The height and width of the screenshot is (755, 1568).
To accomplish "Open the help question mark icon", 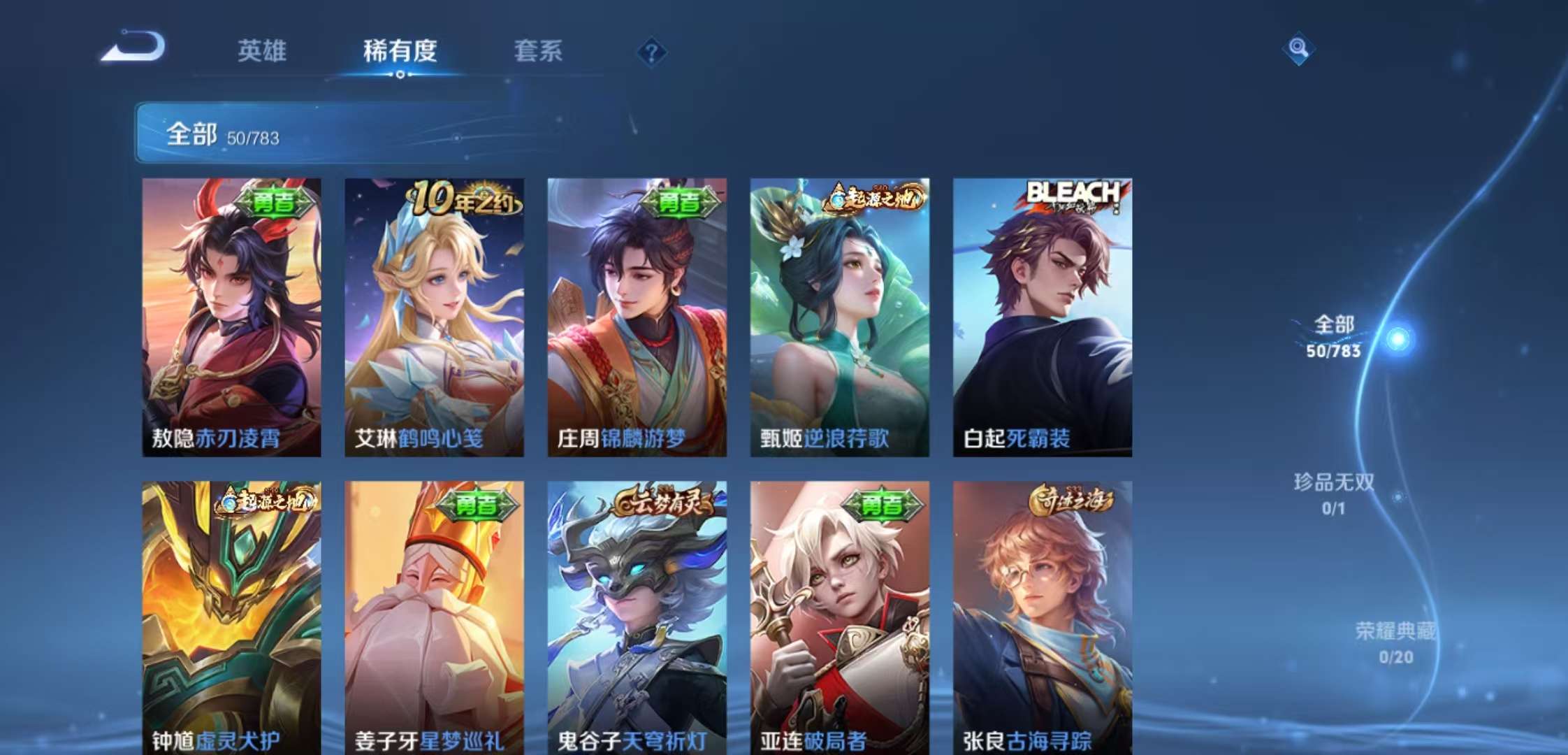I will (x=651, y=52).
